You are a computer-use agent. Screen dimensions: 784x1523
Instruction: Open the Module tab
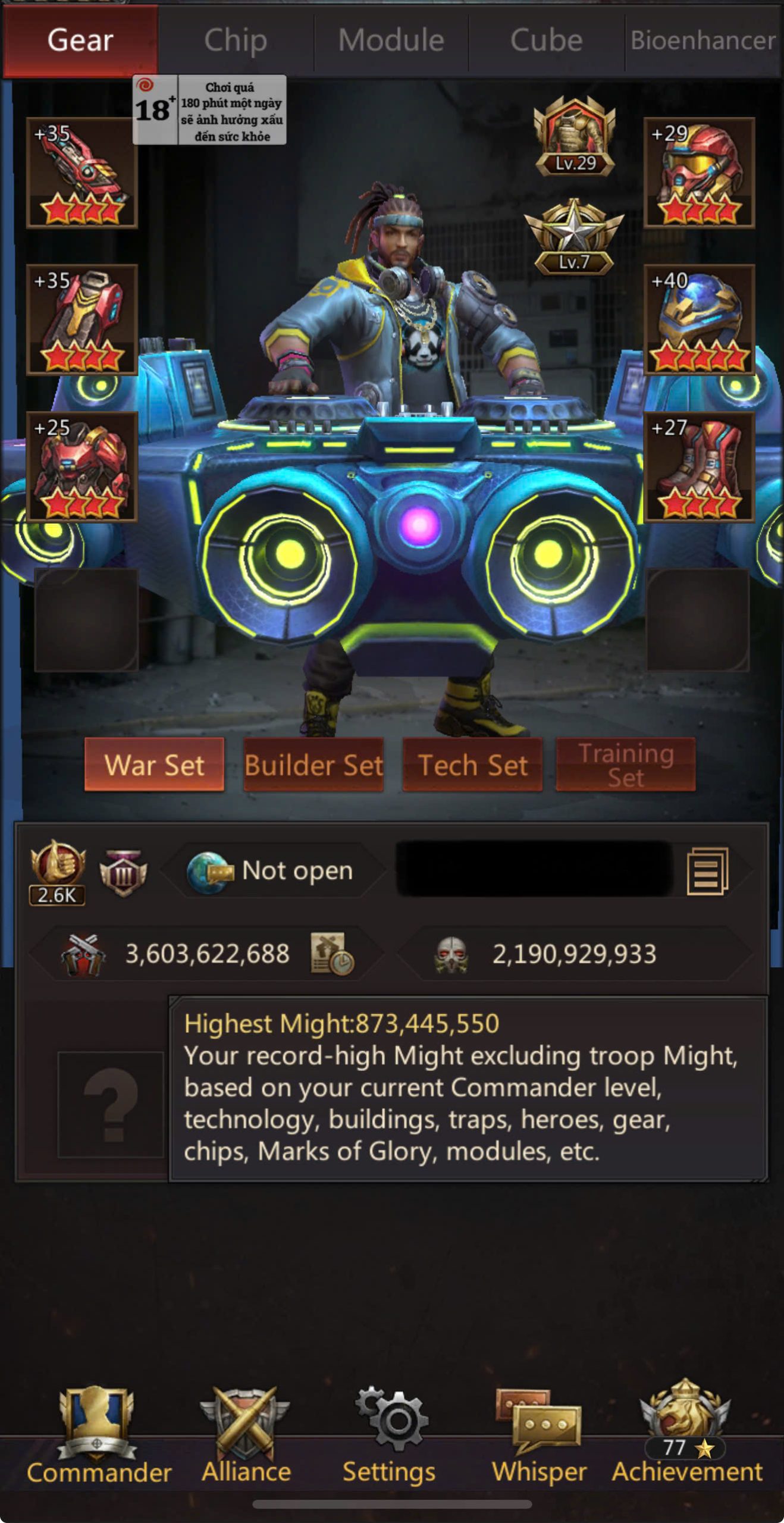tap(391, 40)
